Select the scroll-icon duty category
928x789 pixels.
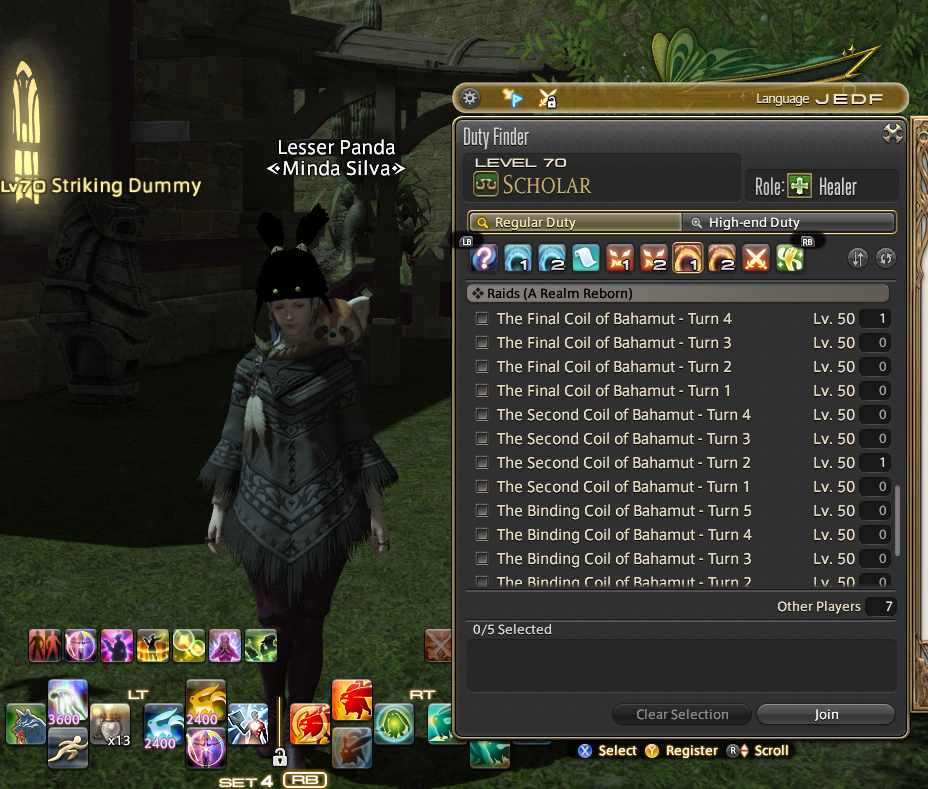tap(587, 259)
